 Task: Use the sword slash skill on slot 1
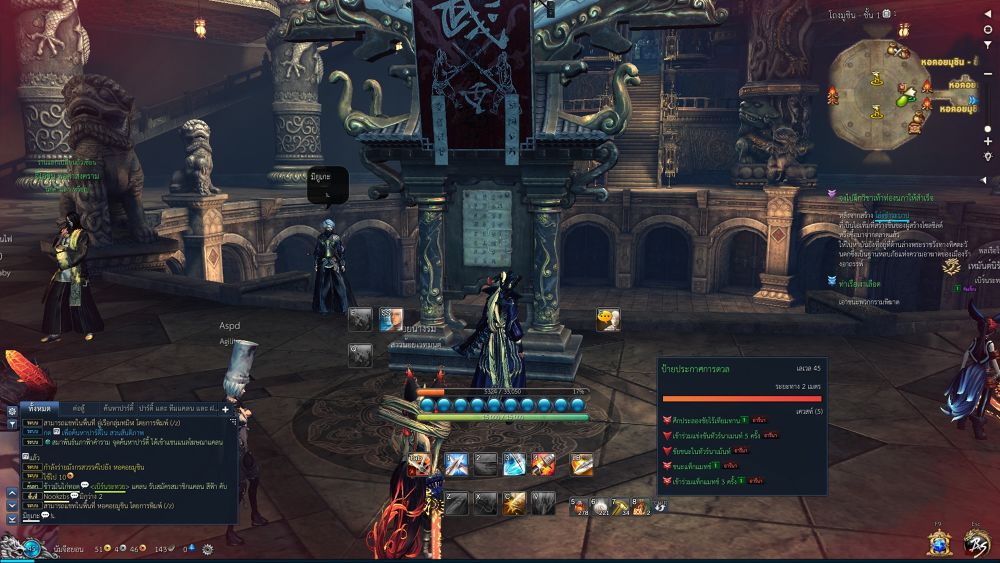click(457, 464)
